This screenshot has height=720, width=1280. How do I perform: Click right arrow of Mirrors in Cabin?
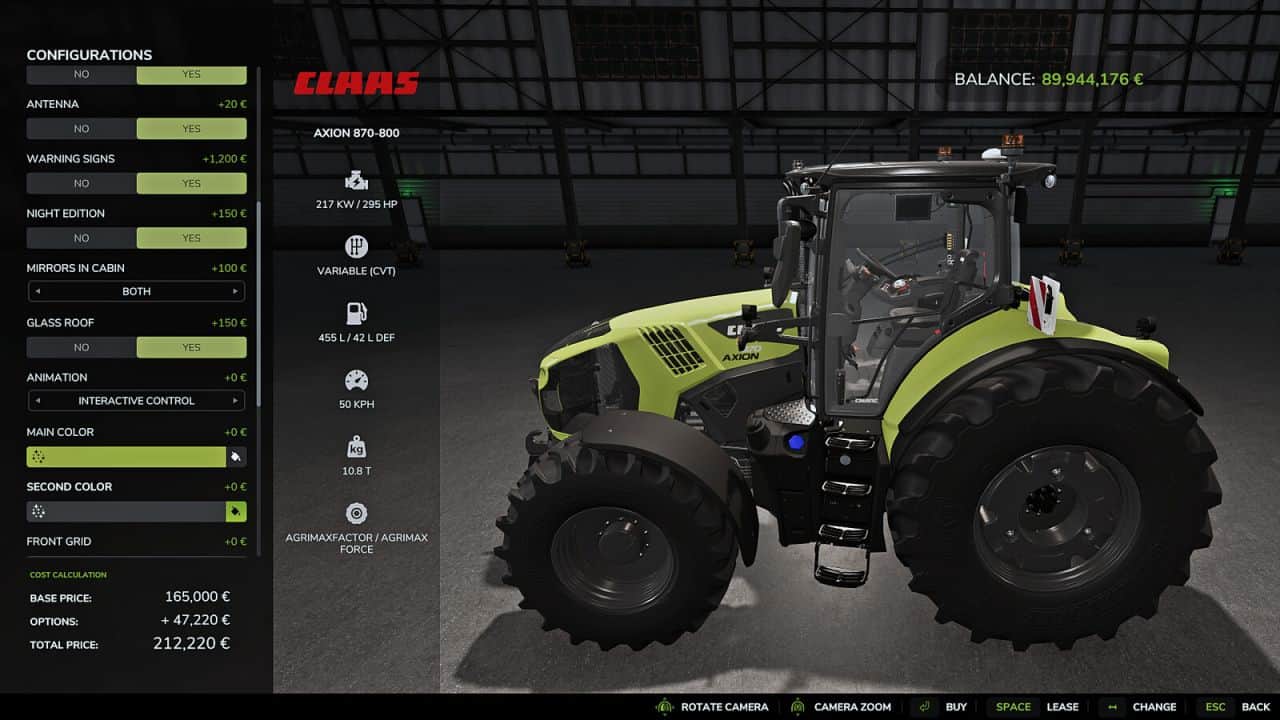235,292
